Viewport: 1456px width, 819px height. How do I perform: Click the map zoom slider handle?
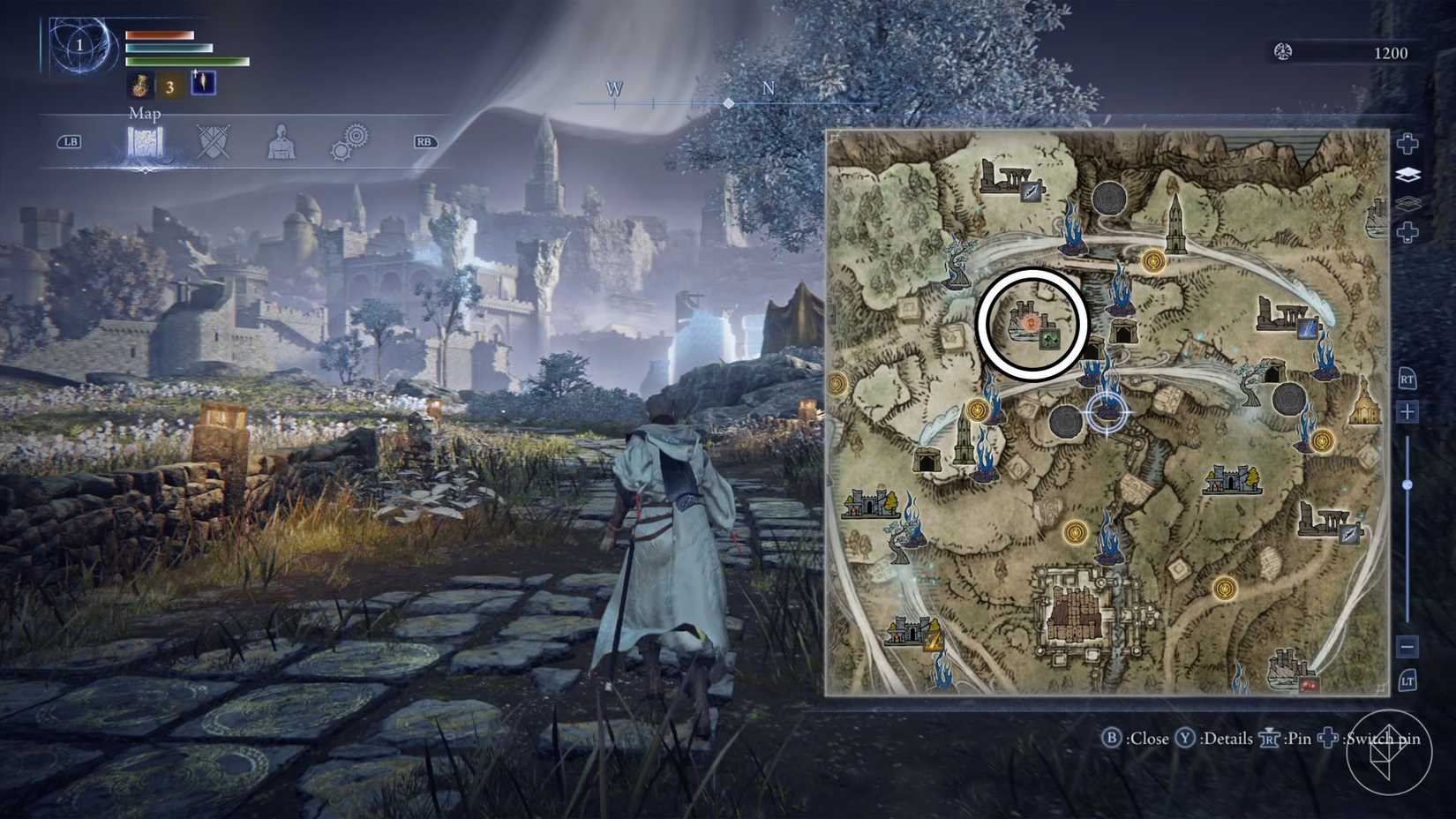tap(1406, 484)
